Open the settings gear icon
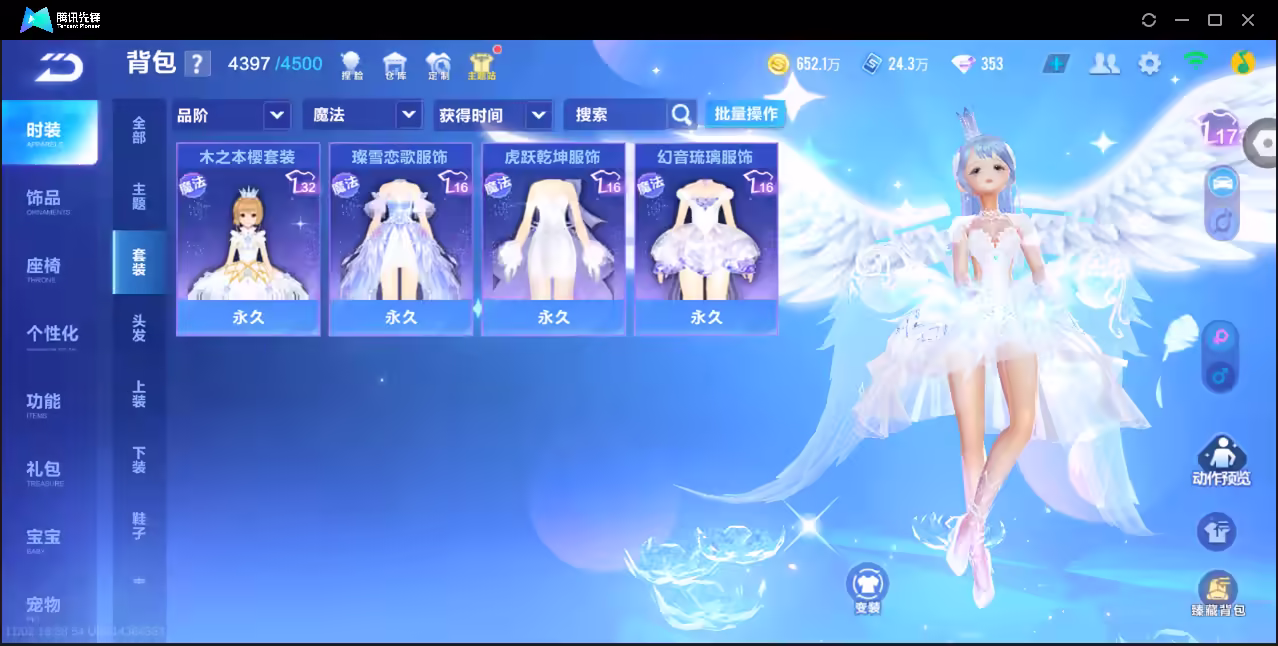The height and width of the screenshot is (646, 1278). click(x=1150, y=64)
